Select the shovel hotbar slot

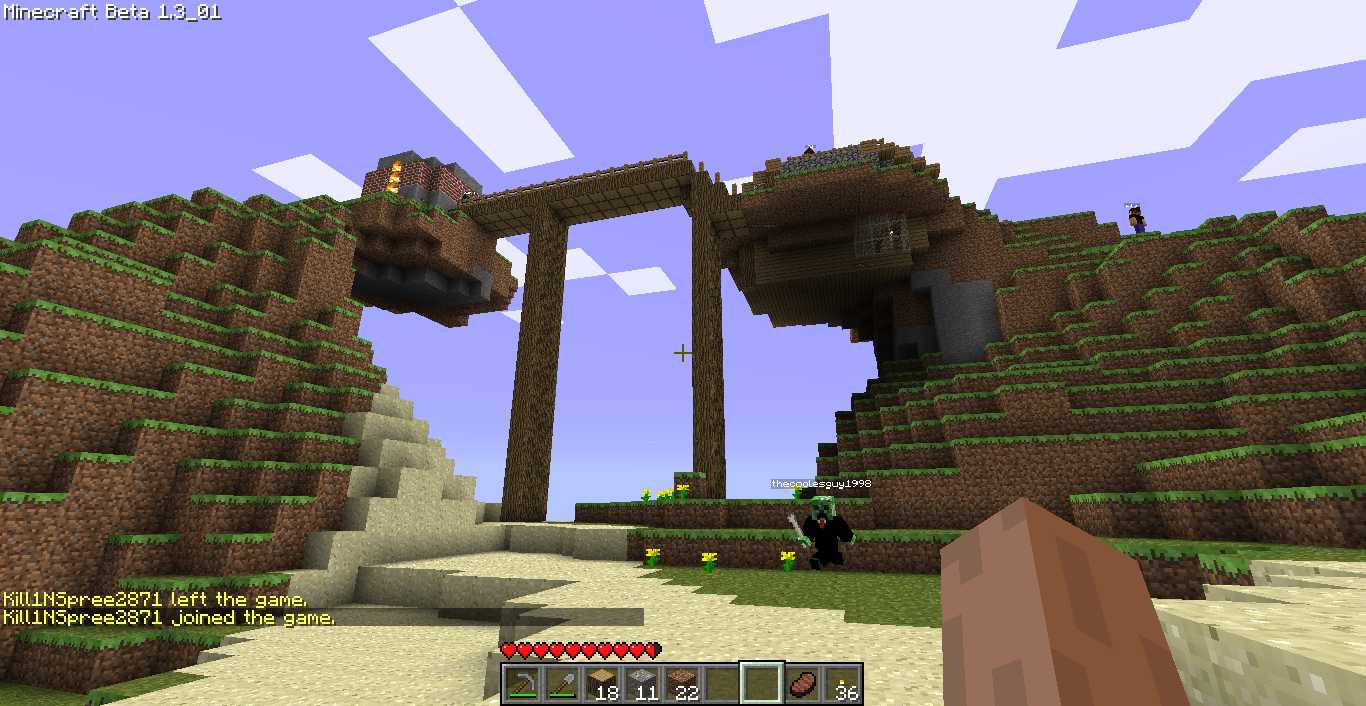[561, 684]
